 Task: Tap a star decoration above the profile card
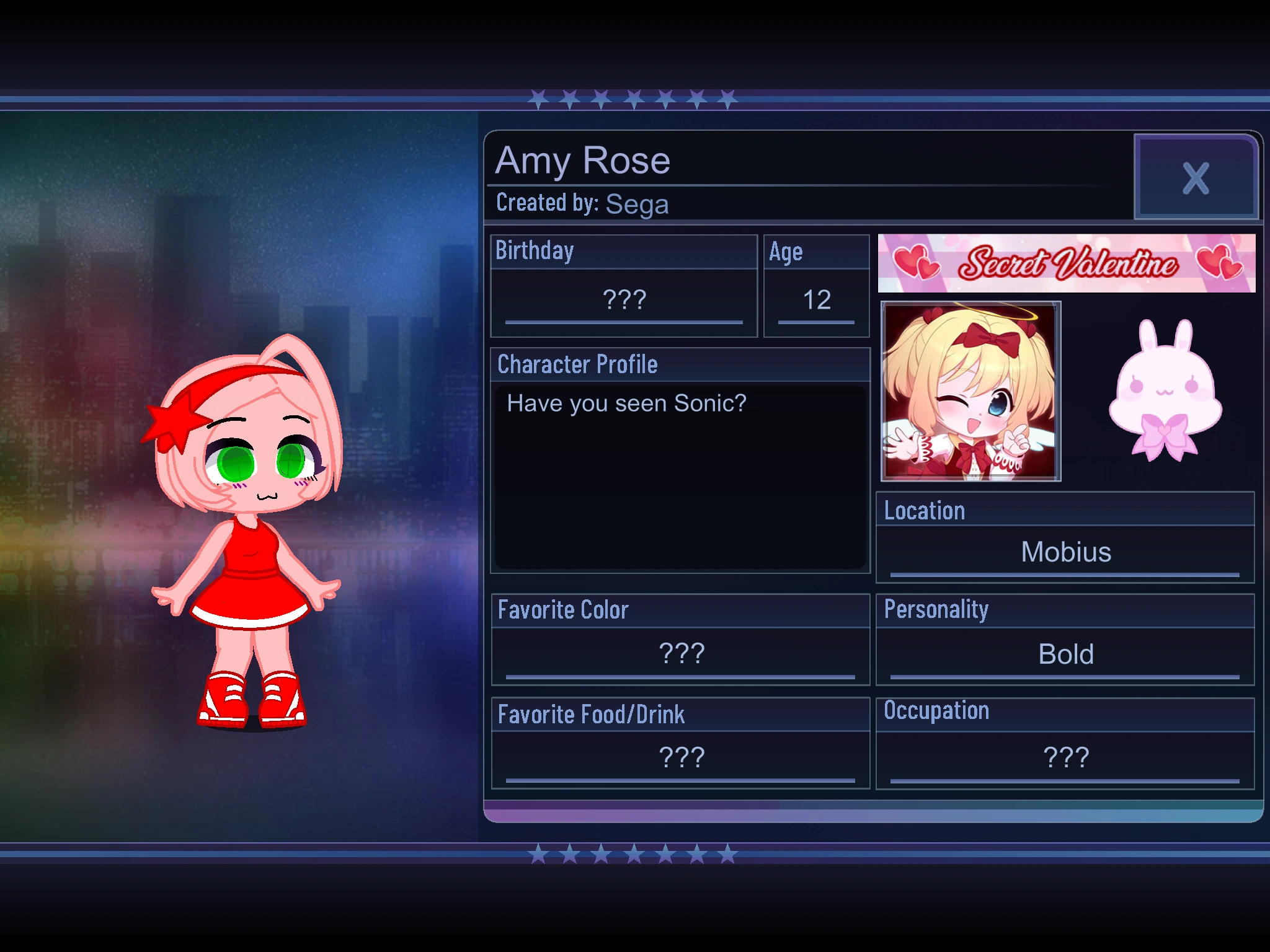tap(633, 96)
